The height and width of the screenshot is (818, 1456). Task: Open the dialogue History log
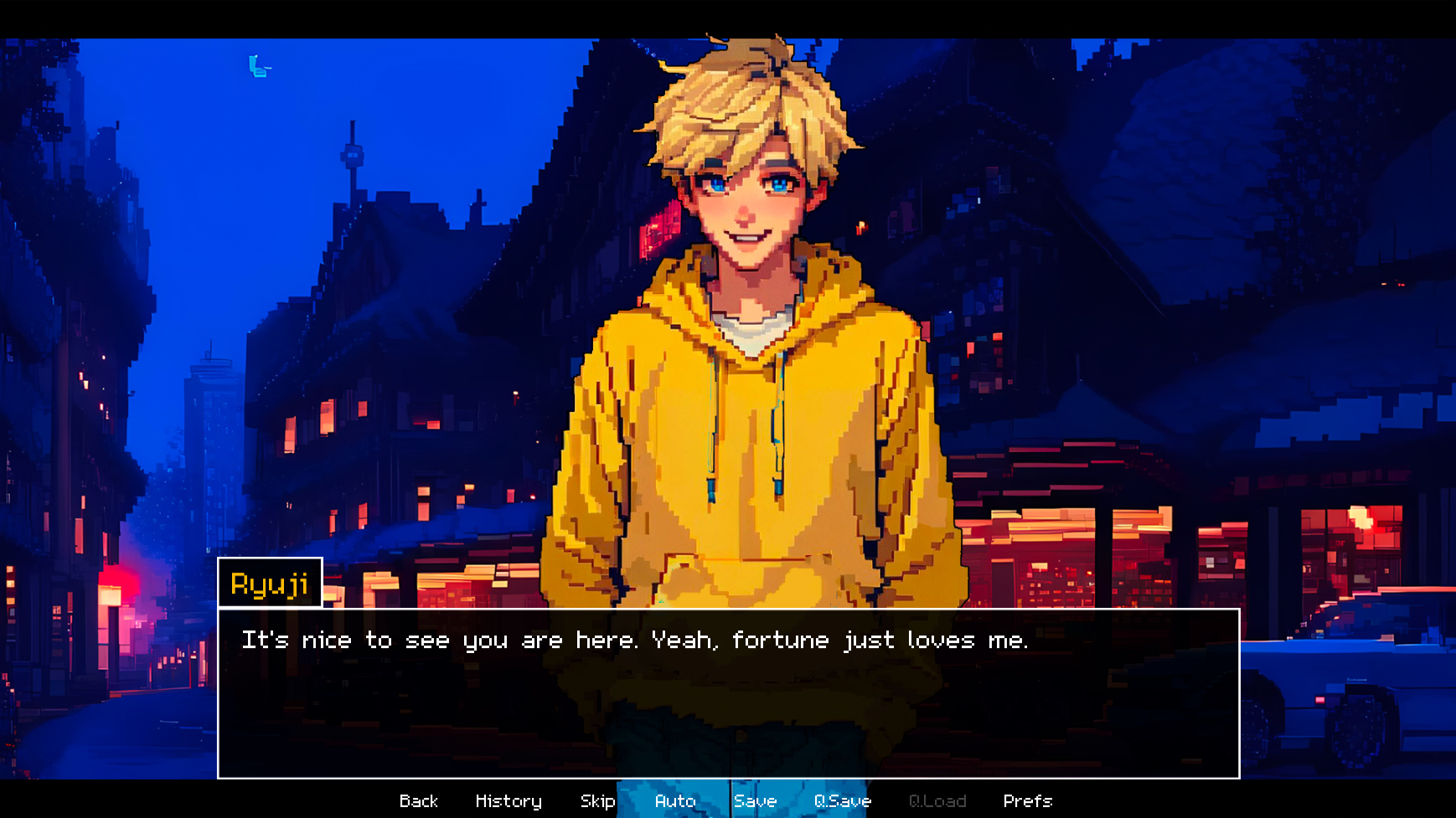(x=509, y=801)
